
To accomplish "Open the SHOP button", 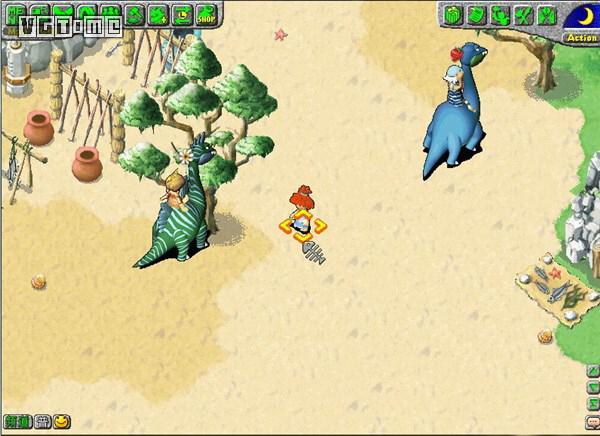I will pyautogui.click(x=208, y=14).
